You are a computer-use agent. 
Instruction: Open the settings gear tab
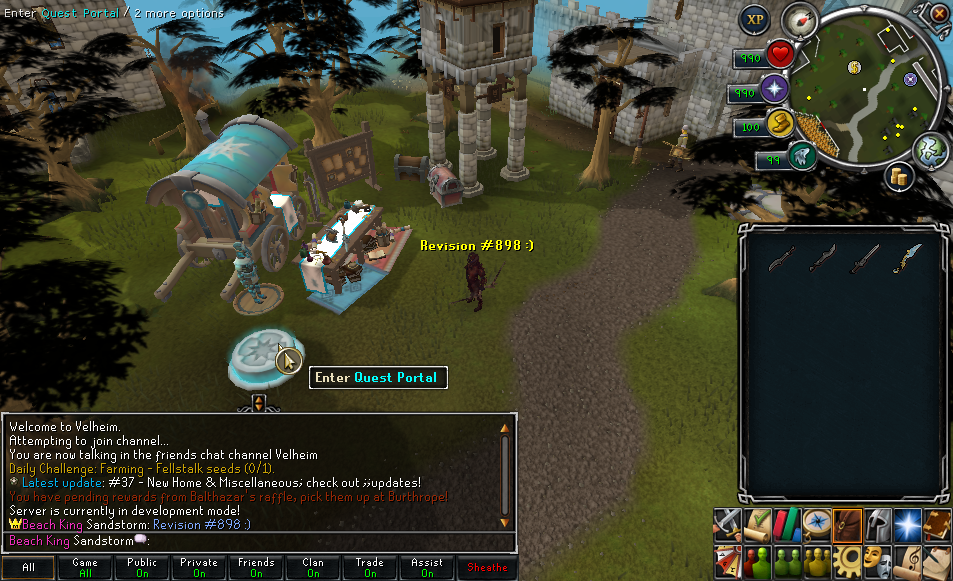point(850,559)
